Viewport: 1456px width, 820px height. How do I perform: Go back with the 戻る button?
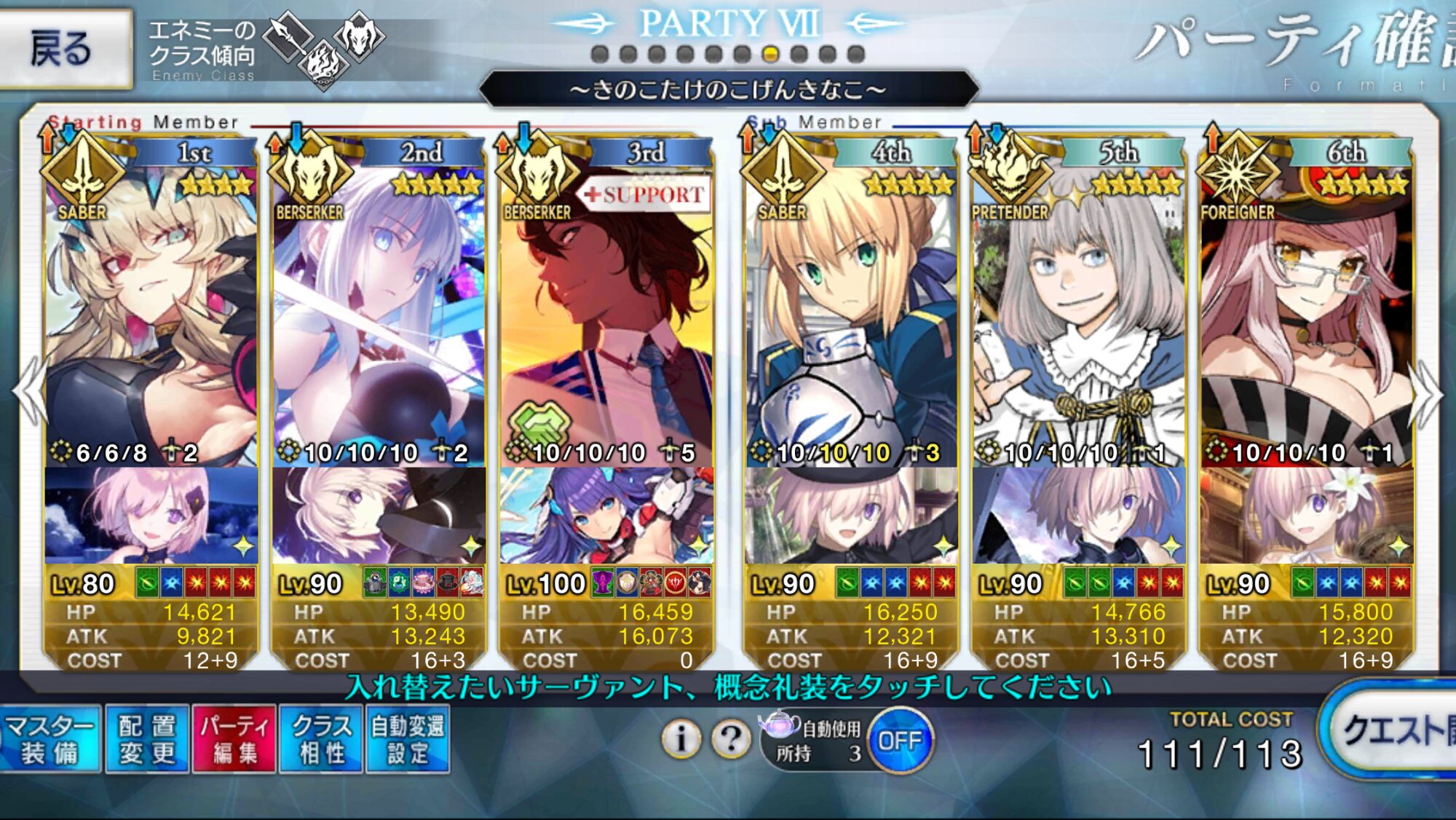point(64,48)
